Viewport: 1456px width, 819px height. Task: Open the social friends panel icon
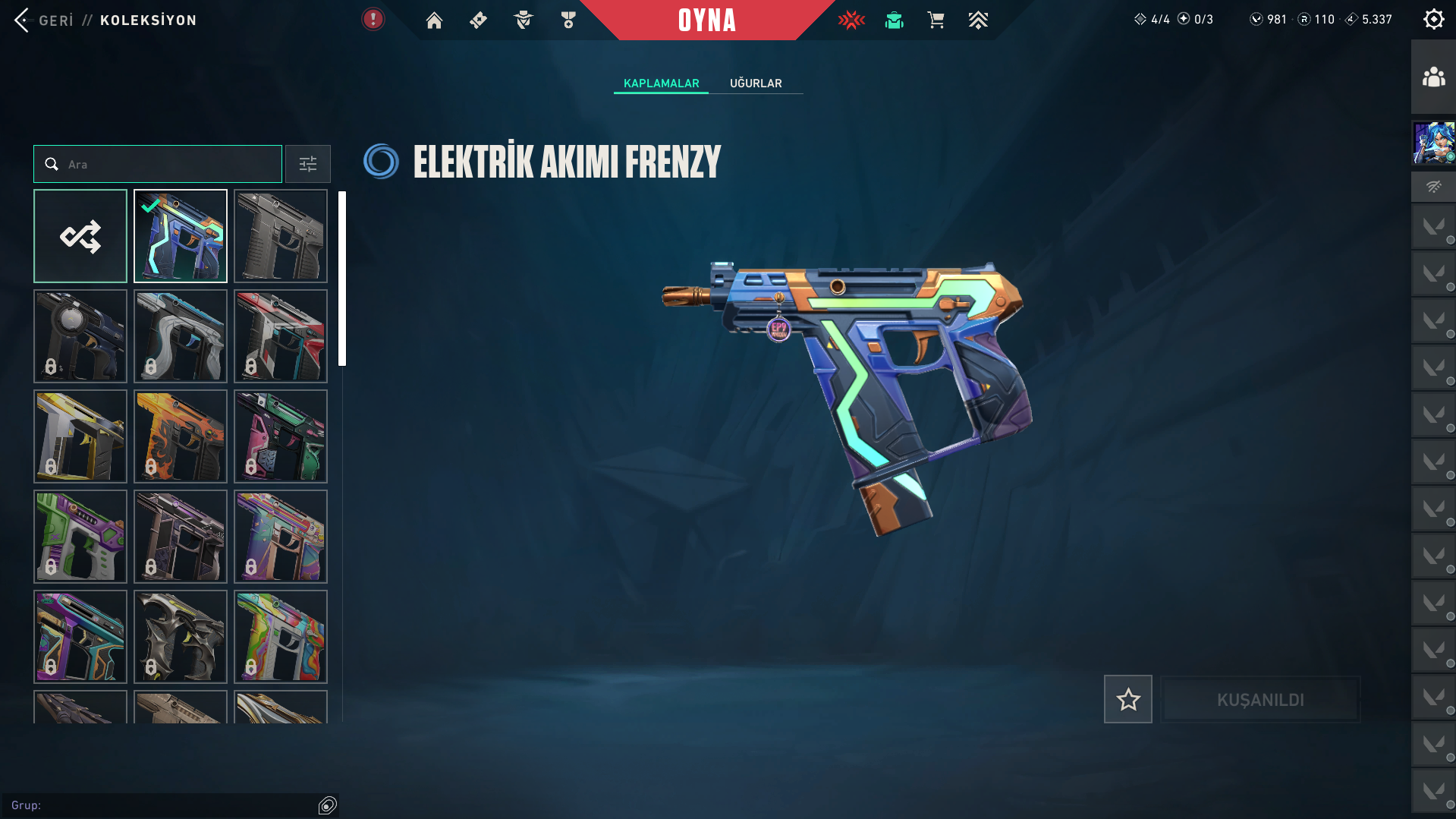click(x=1433, y=77)
